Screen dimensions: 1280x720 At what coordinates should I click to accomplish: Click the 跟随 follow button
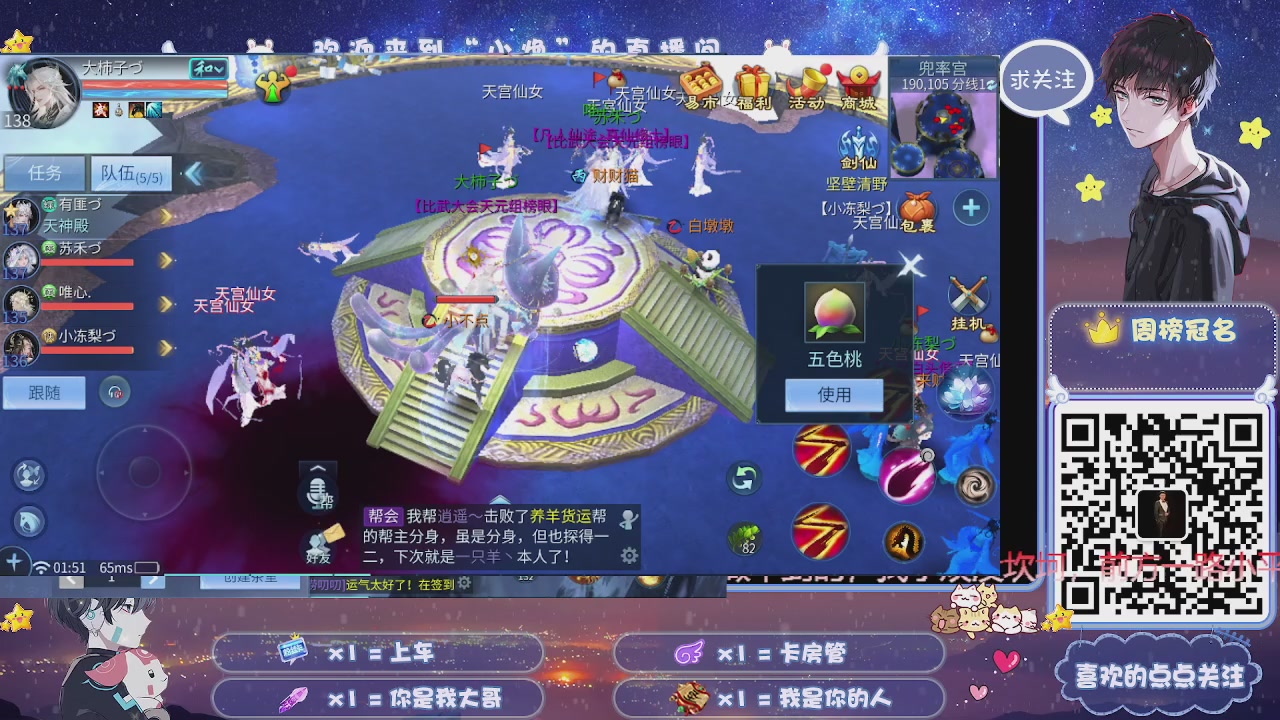[44, 392]
